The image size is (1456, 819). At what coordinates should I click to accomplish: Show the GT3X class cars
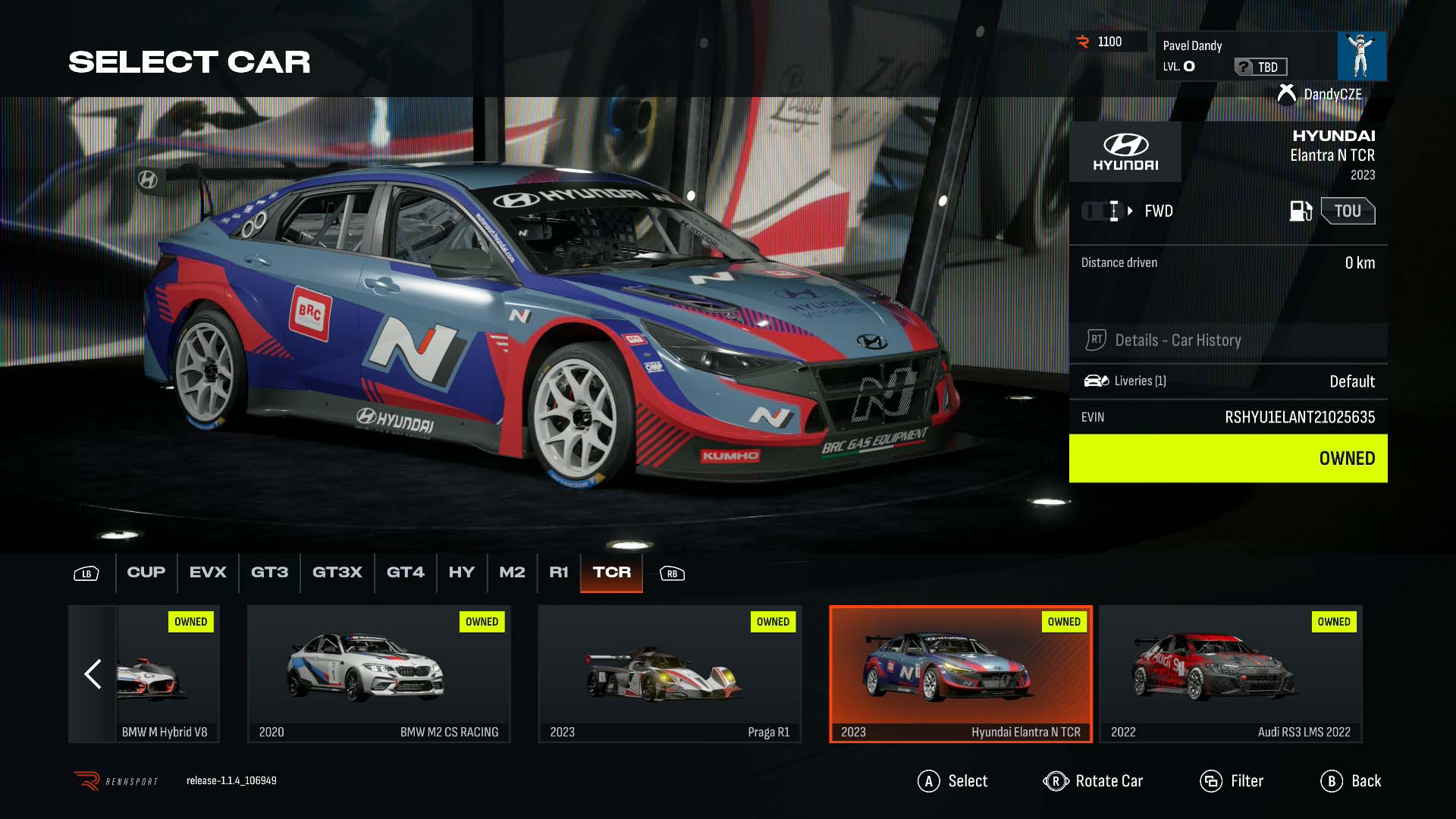click(337, 573)
